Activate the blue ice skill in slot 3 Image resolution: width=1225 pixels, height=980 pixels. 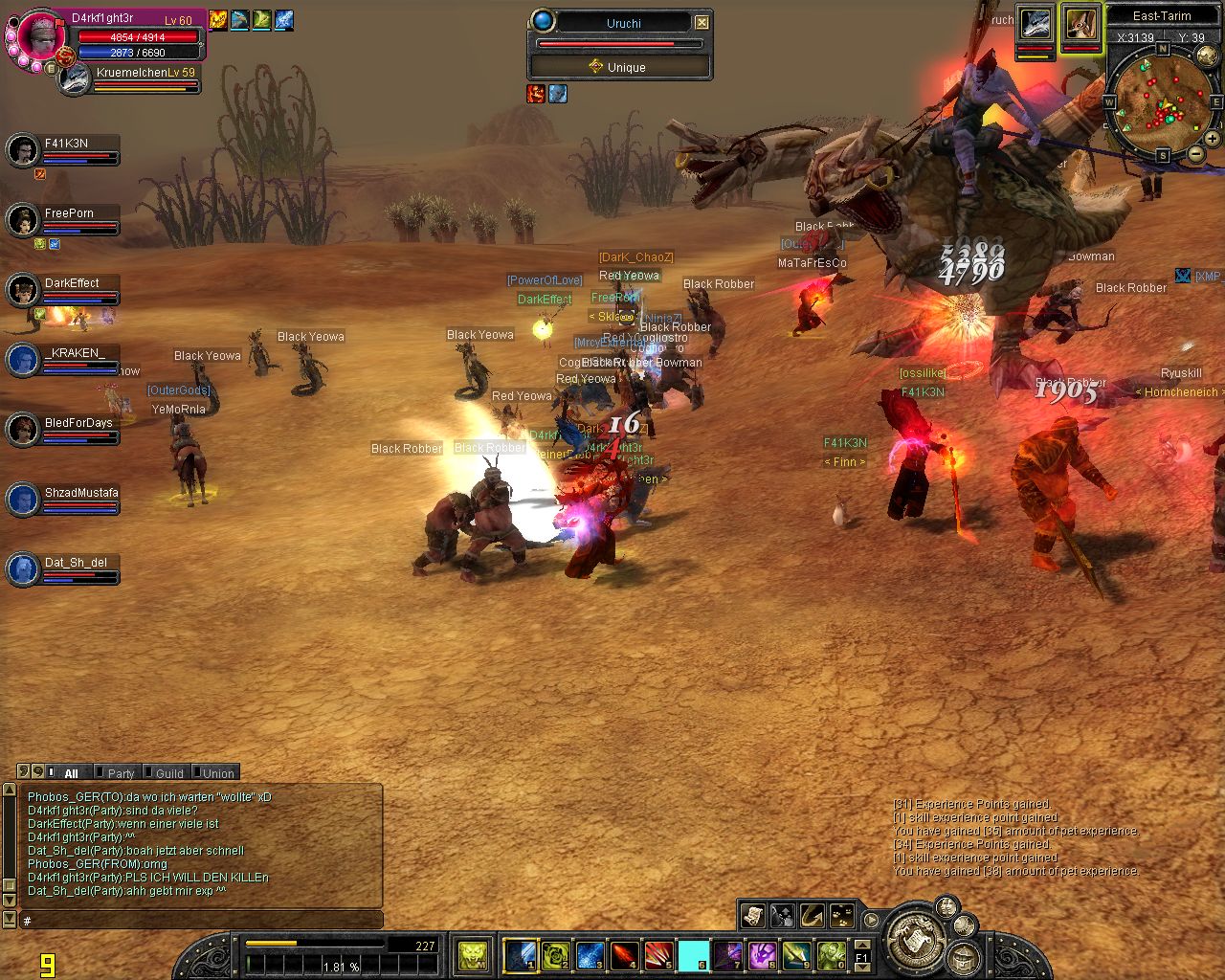click(590, 954)
